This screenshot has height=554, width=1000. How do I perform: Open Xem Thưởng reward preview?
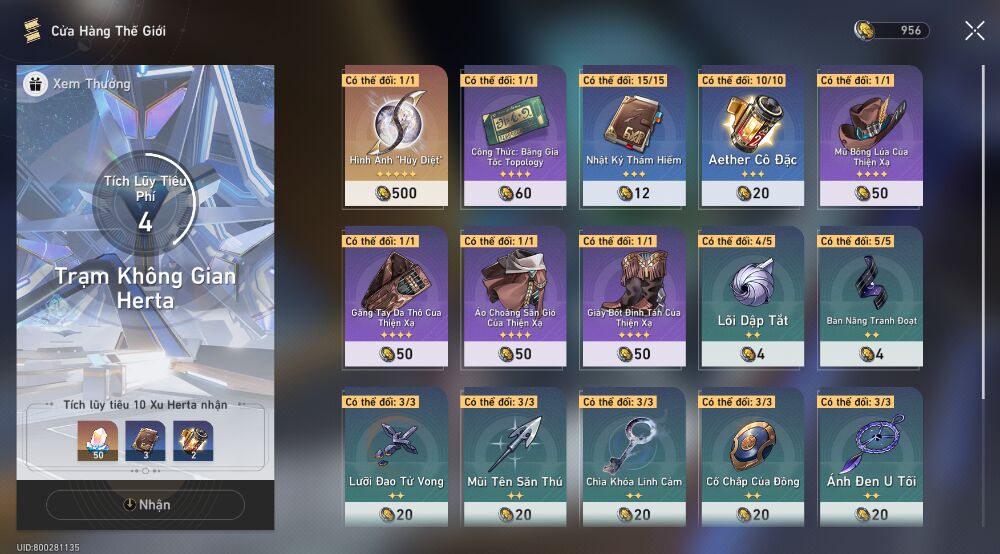pyautogui.click(x=78, y=84)
